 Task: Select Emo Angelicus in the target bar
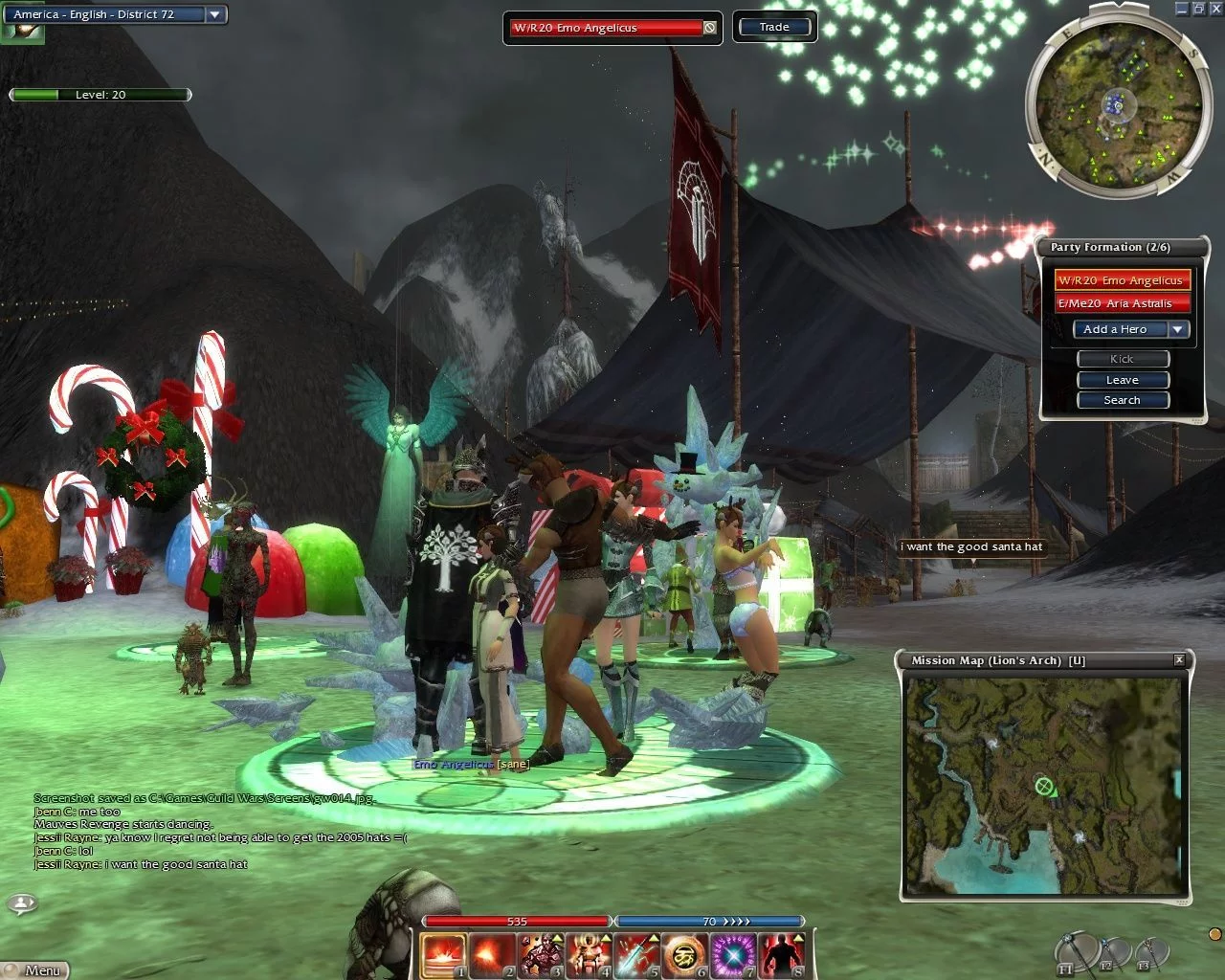pos(606,28)
